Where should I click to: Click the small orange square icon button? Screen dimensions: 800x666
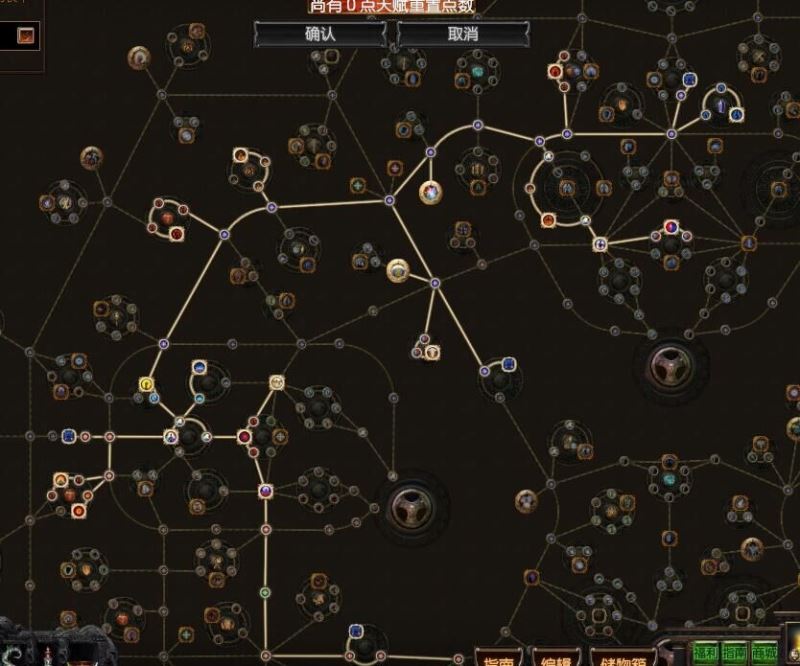[x=26, y=36]
